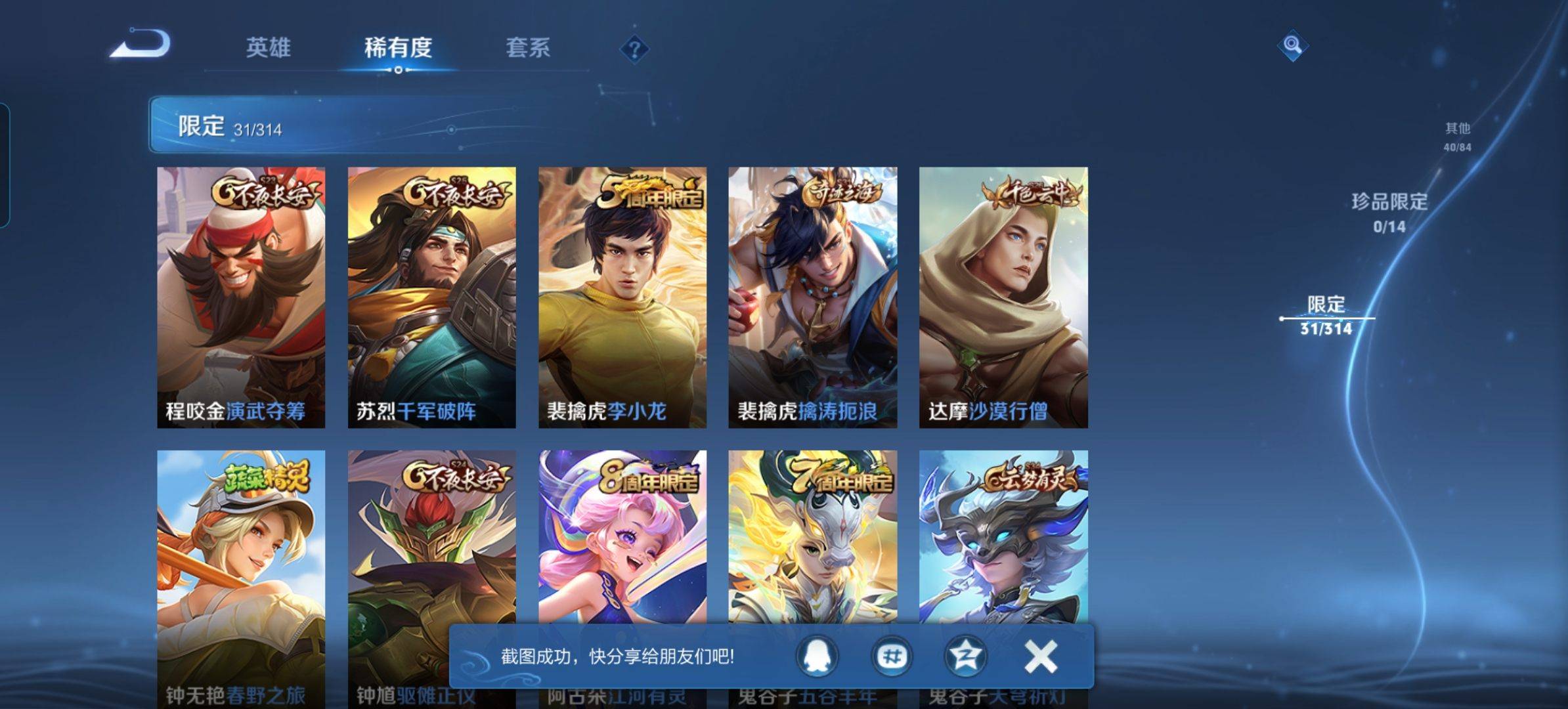The image size is (1568, 709).
Task: Share screenshot via QQ penguin icon
Action: pyautogui.click(x=817, y=656)
